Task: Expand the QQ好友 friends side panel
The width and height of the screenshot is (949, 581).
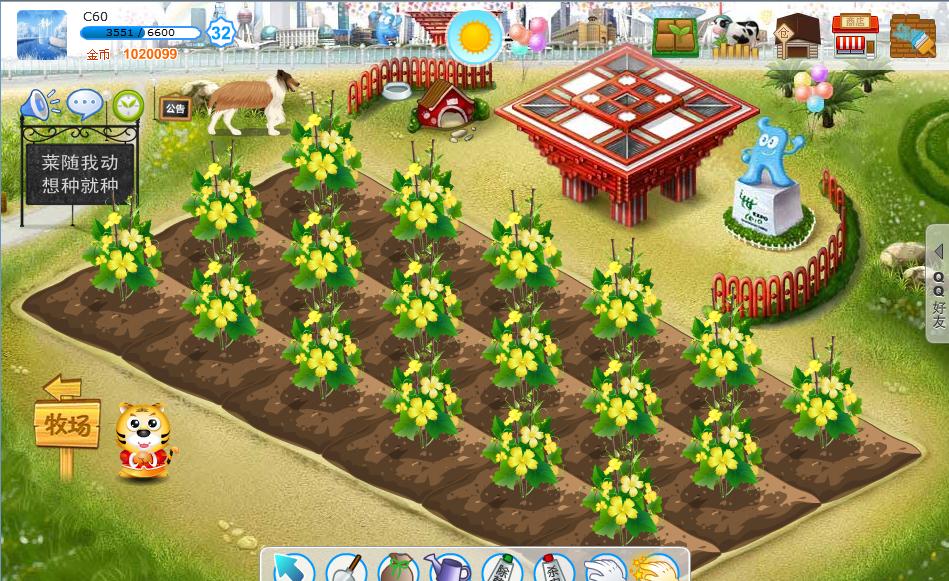Action: click(938, 285)
